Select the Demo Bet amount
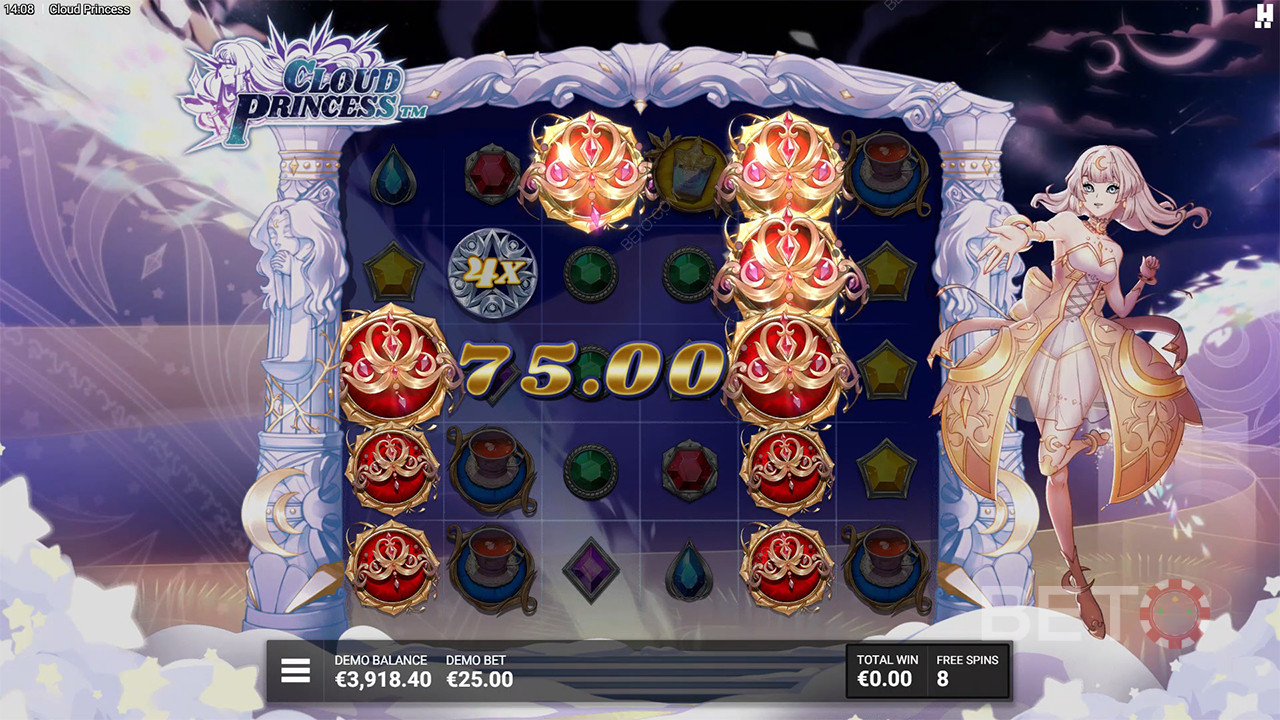 479,680
